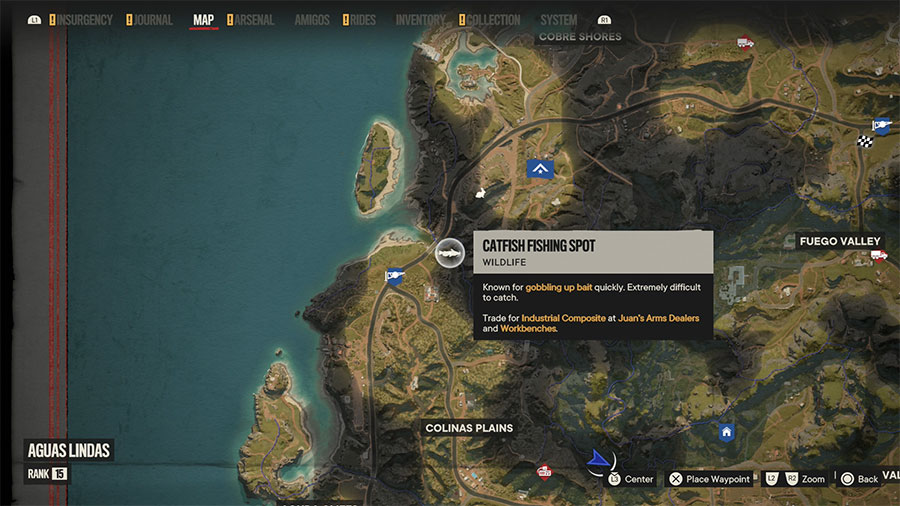900x506 pixels.
Task: Open the System tab
Action: [x=558, y=20]
